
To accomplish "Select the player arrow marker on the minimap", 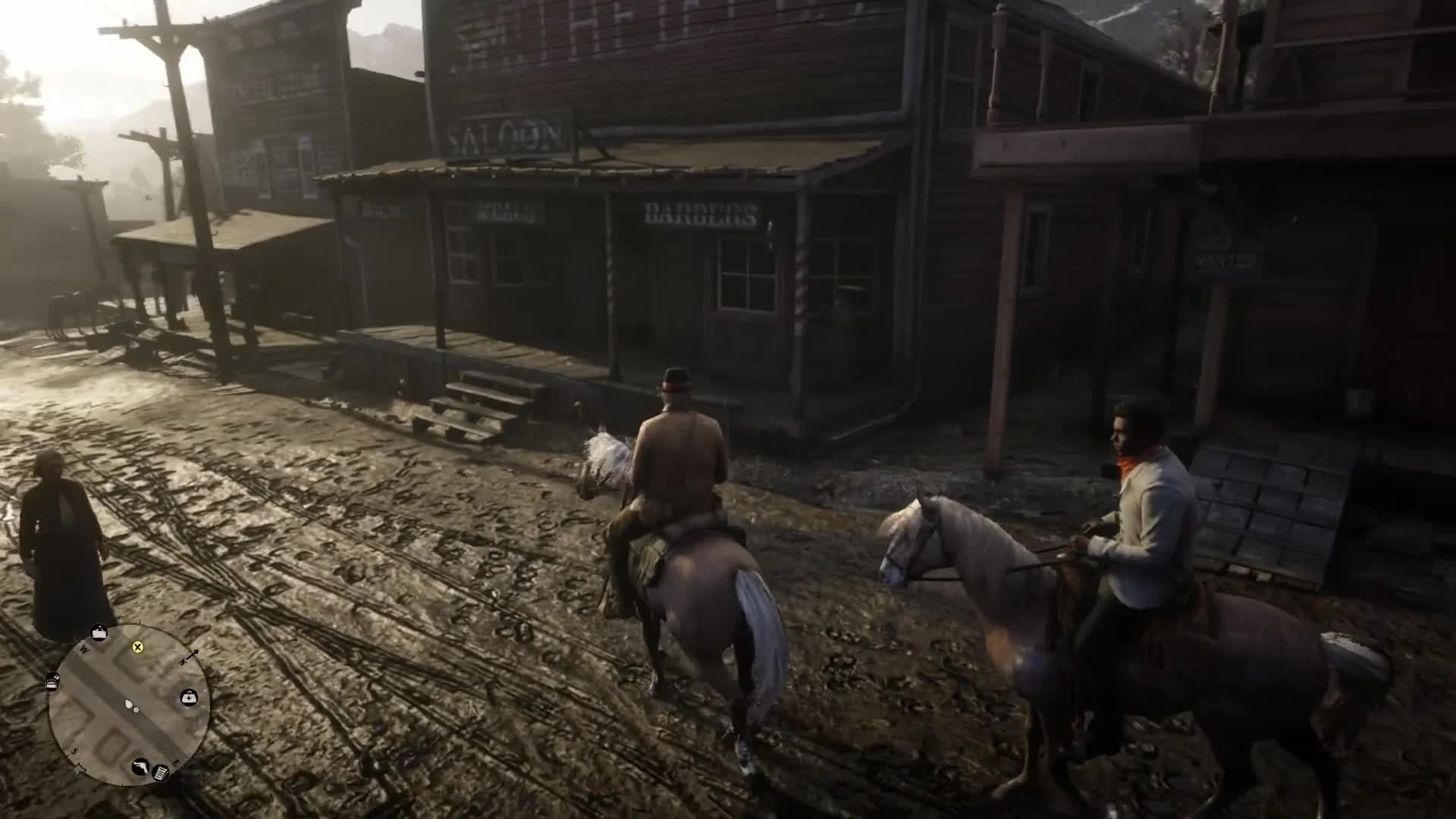I will click(127, 704).
